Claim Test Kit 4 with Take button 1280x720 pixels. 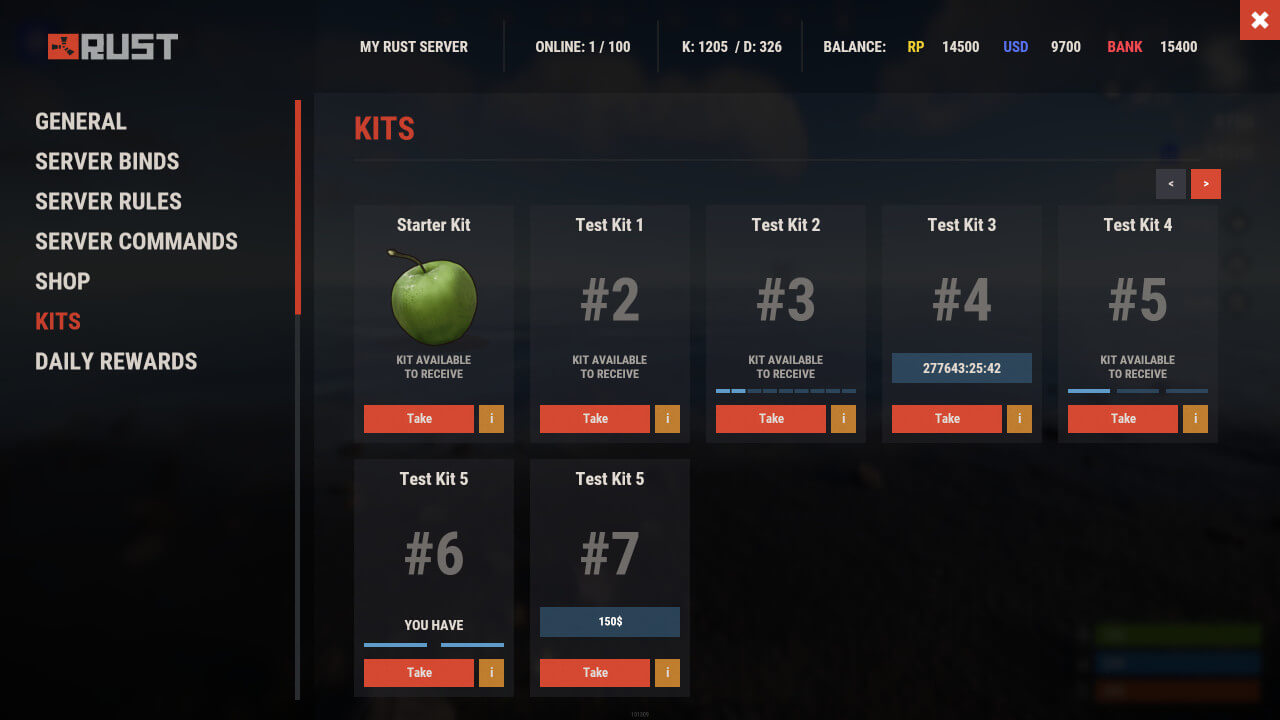pyautogui.click(x=1123, y=419)
